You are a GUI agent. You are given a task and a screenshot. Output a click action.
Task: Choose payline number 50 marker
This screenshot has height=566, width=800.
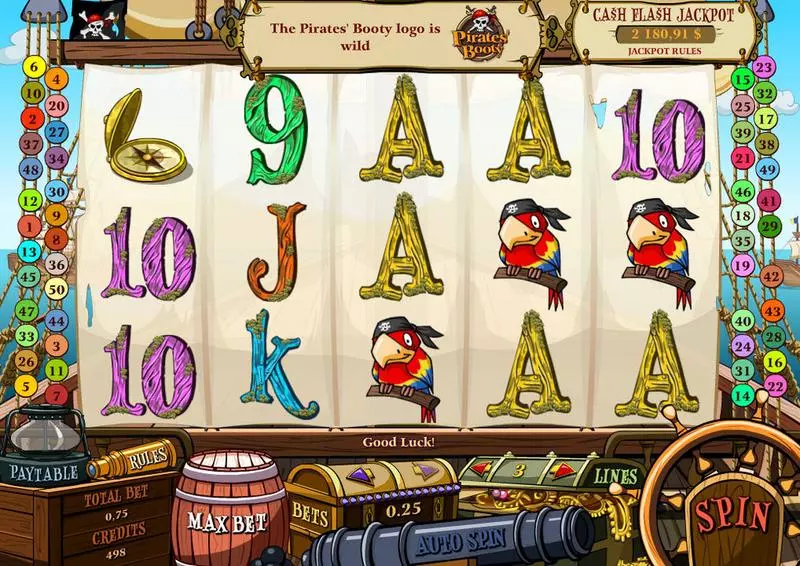(56, 290)
